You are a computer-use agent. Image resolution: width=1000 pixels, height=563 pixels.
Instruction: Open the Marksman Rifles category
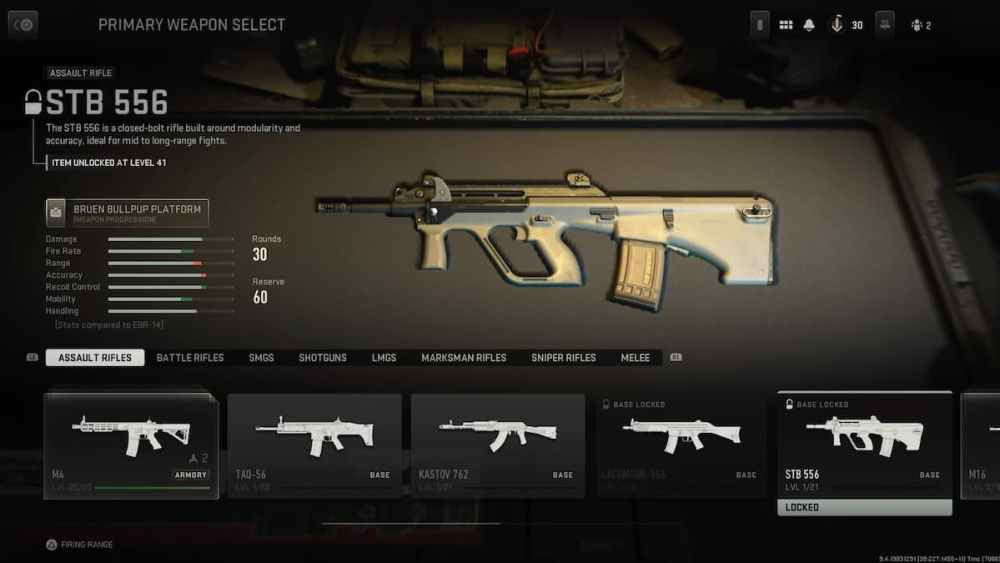(x=464, y=358)
